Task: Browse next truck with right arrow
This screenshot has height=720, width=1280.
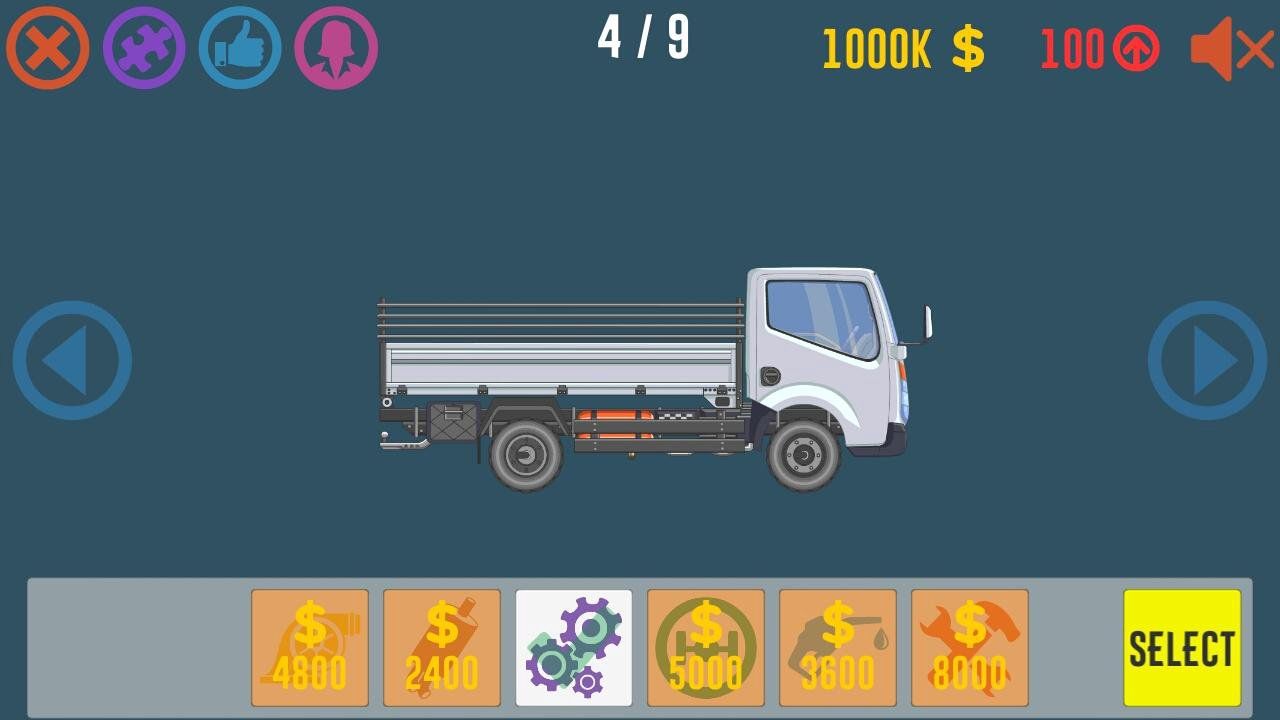Action: pyautogui.click(x=1208, y=360)
